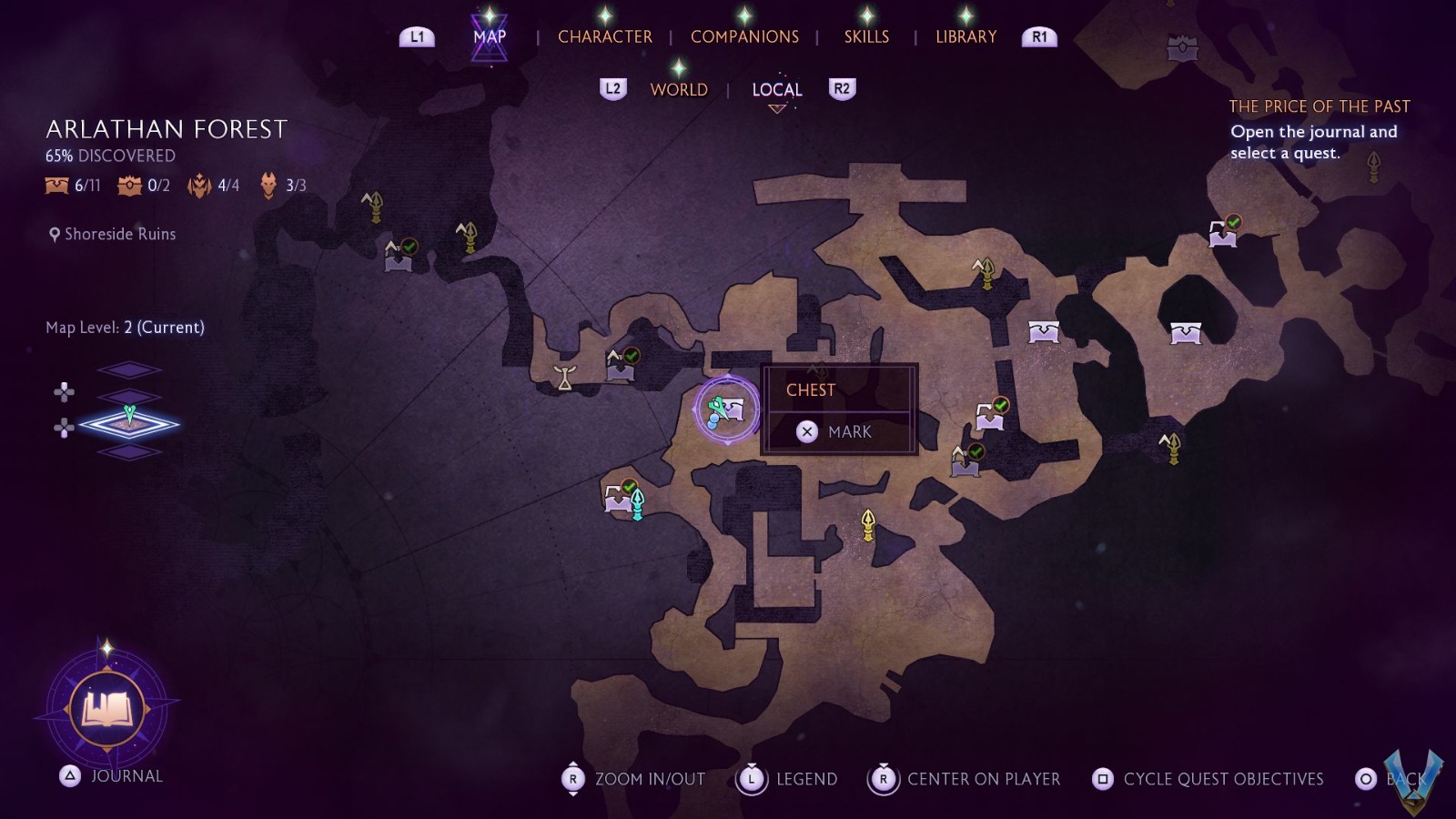This screenshot has width=1456, height=819.
Task: Center the map on the player
Action: tap(966, 779)
